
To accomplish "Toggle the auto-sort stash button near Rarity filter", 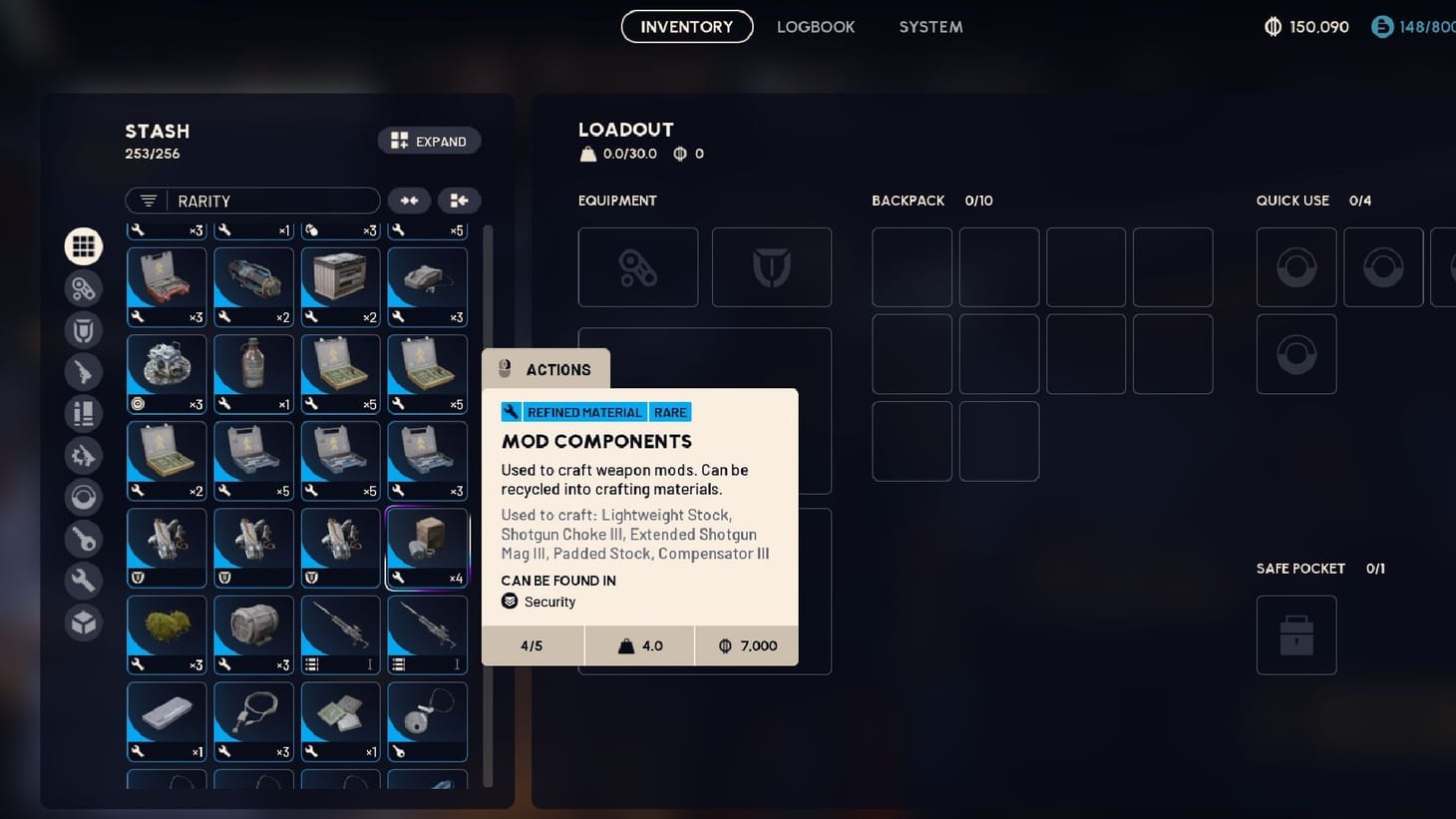I will pos(459,201).
